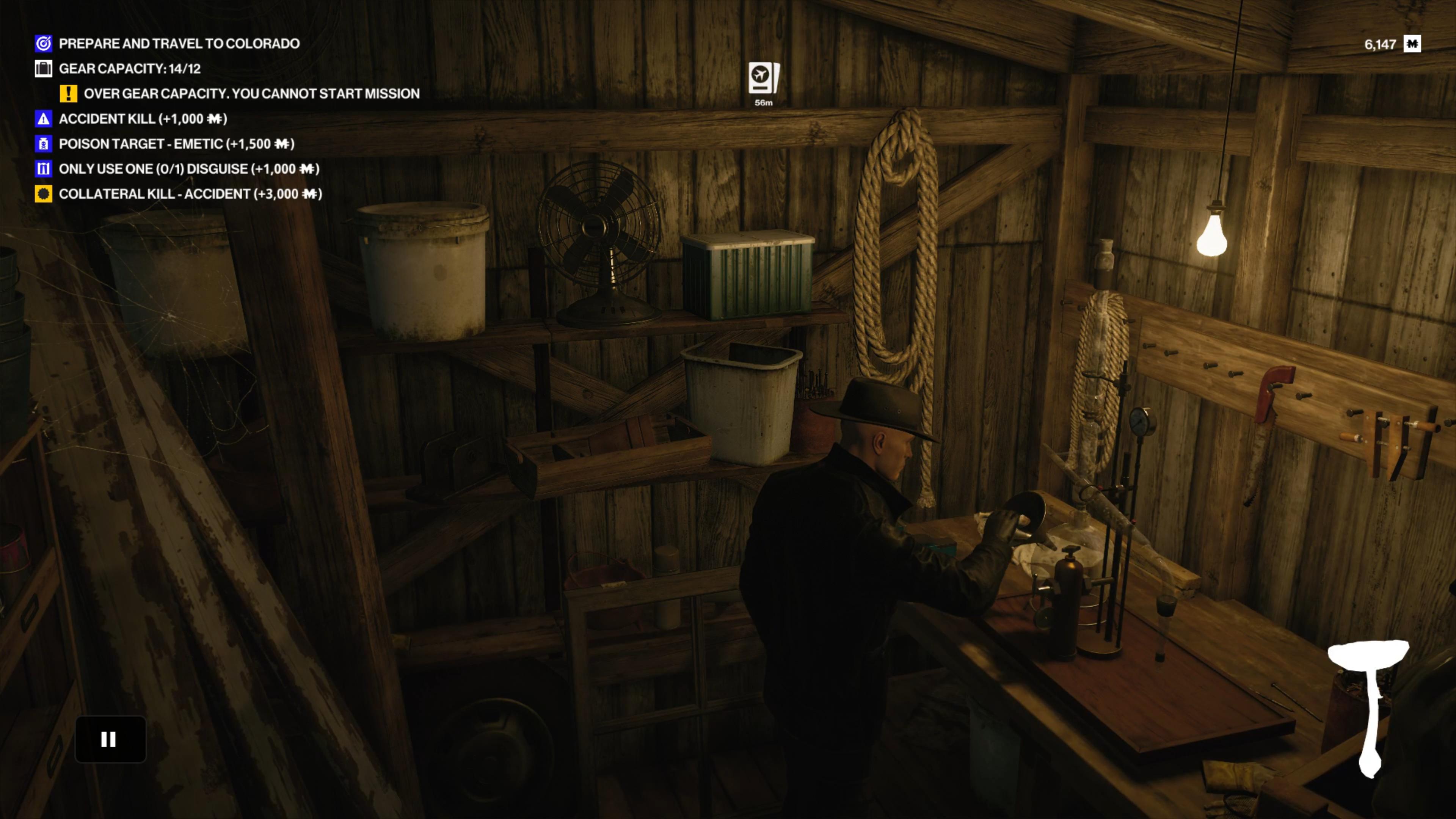Viewport: 1456px width, 819px height.
Task: Click the pause button
Action: pyautogui.click(x=110, y=739)
